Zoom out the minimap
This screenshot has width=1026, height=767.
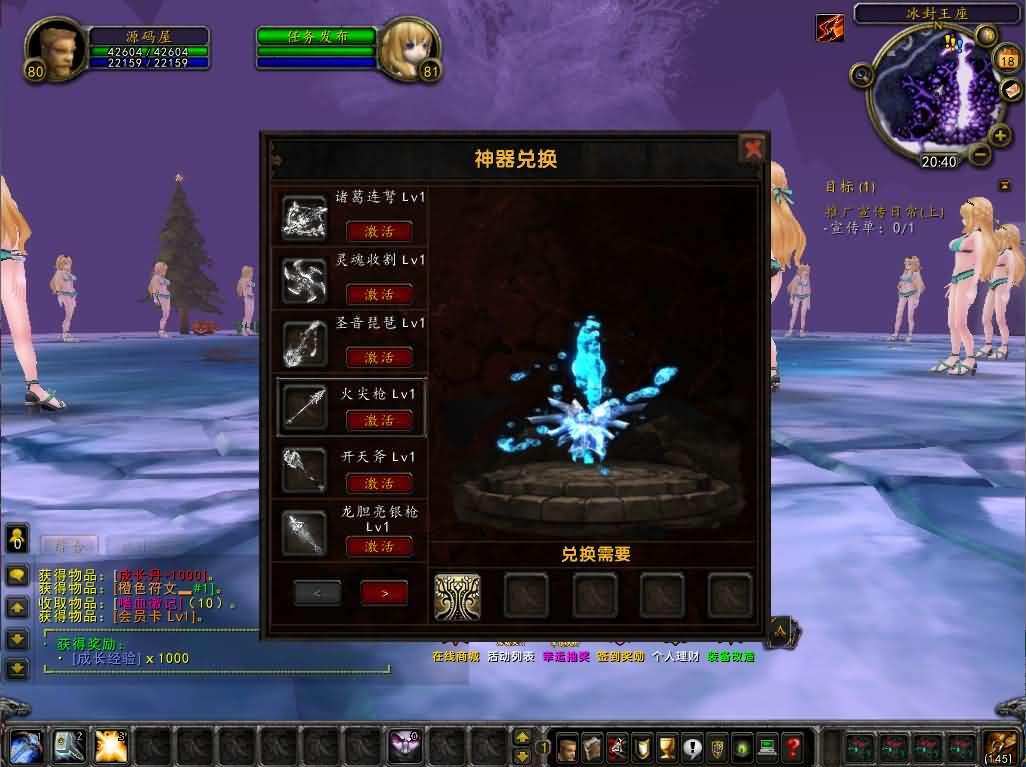click(x=979, y=155)
